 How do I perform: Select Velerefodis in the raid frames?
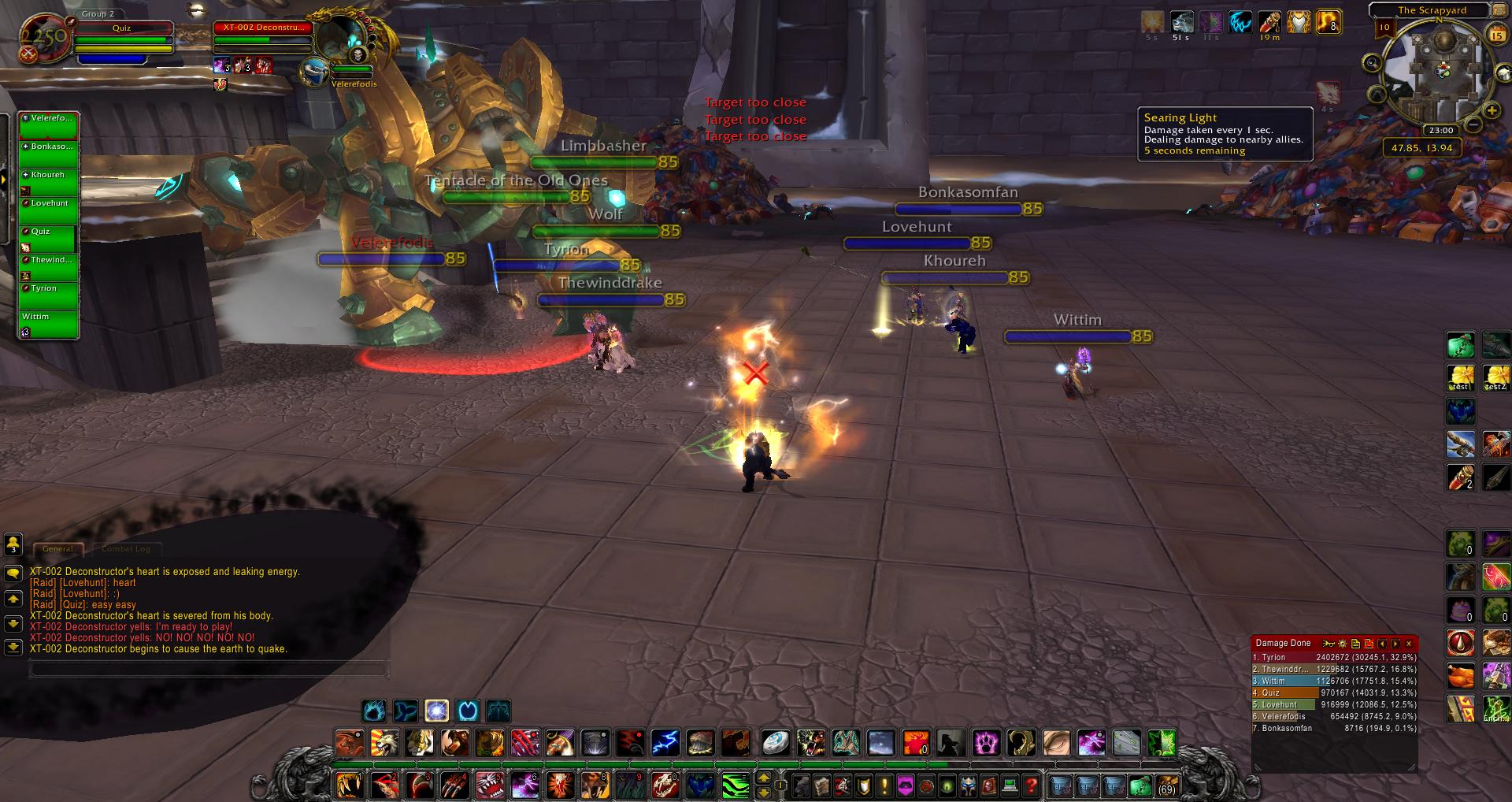click(x=48, y=125)
